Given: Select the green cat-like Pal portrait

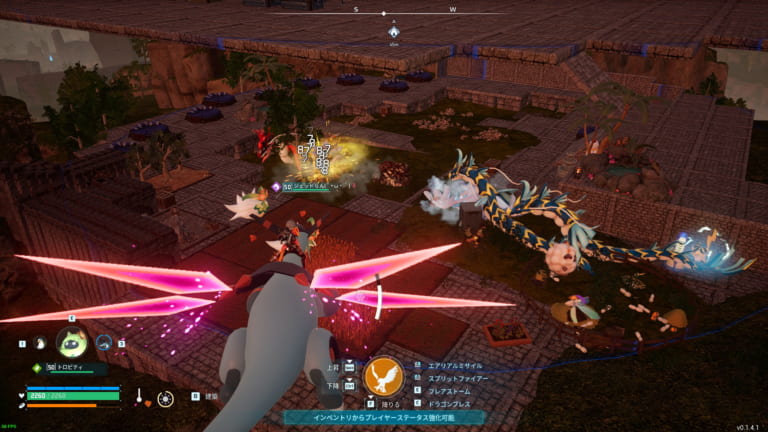Looking at the screenshot, I should coord(71,343).
